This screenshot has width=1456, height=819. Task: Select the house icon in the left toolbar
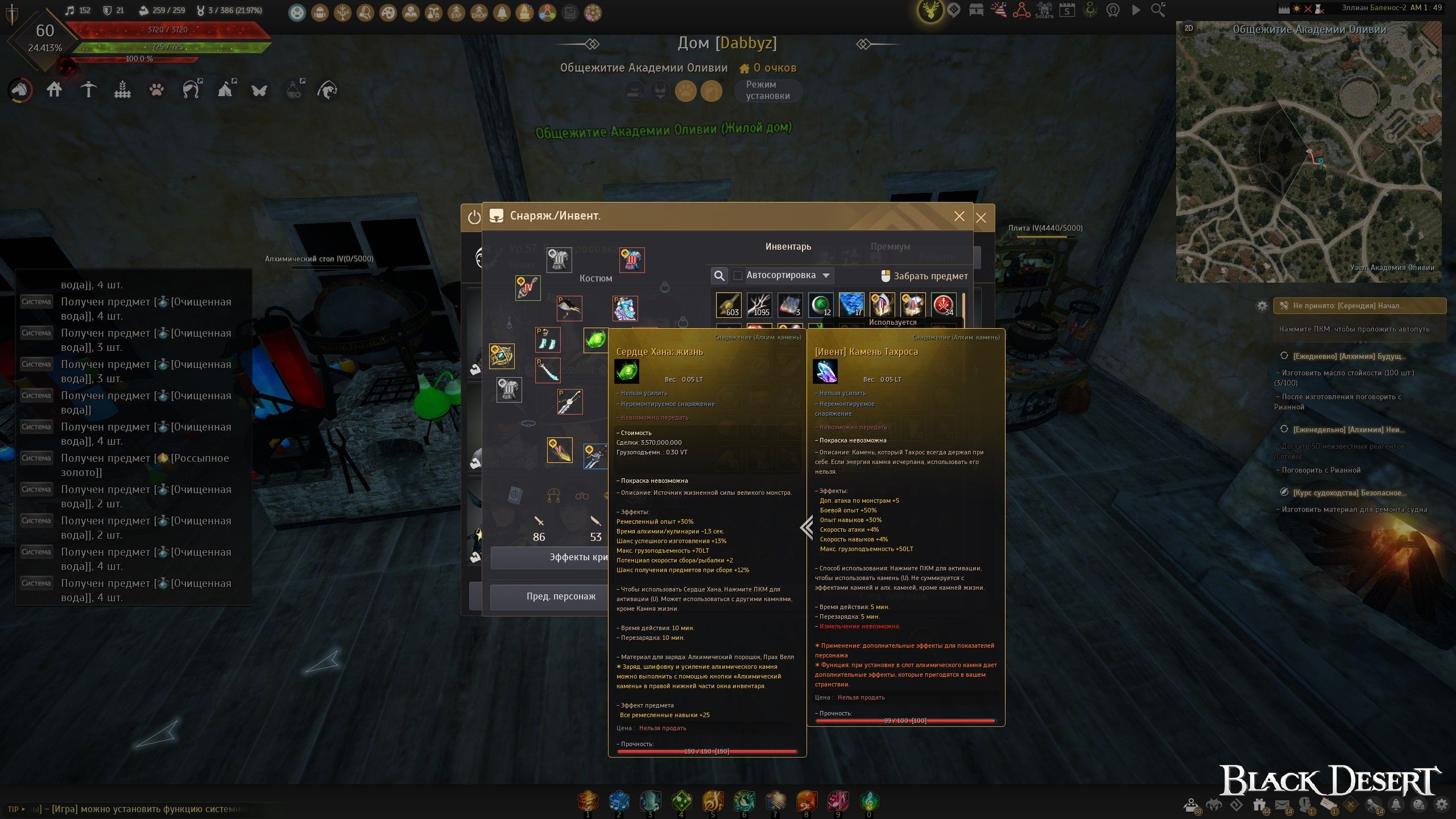point(55,89)
